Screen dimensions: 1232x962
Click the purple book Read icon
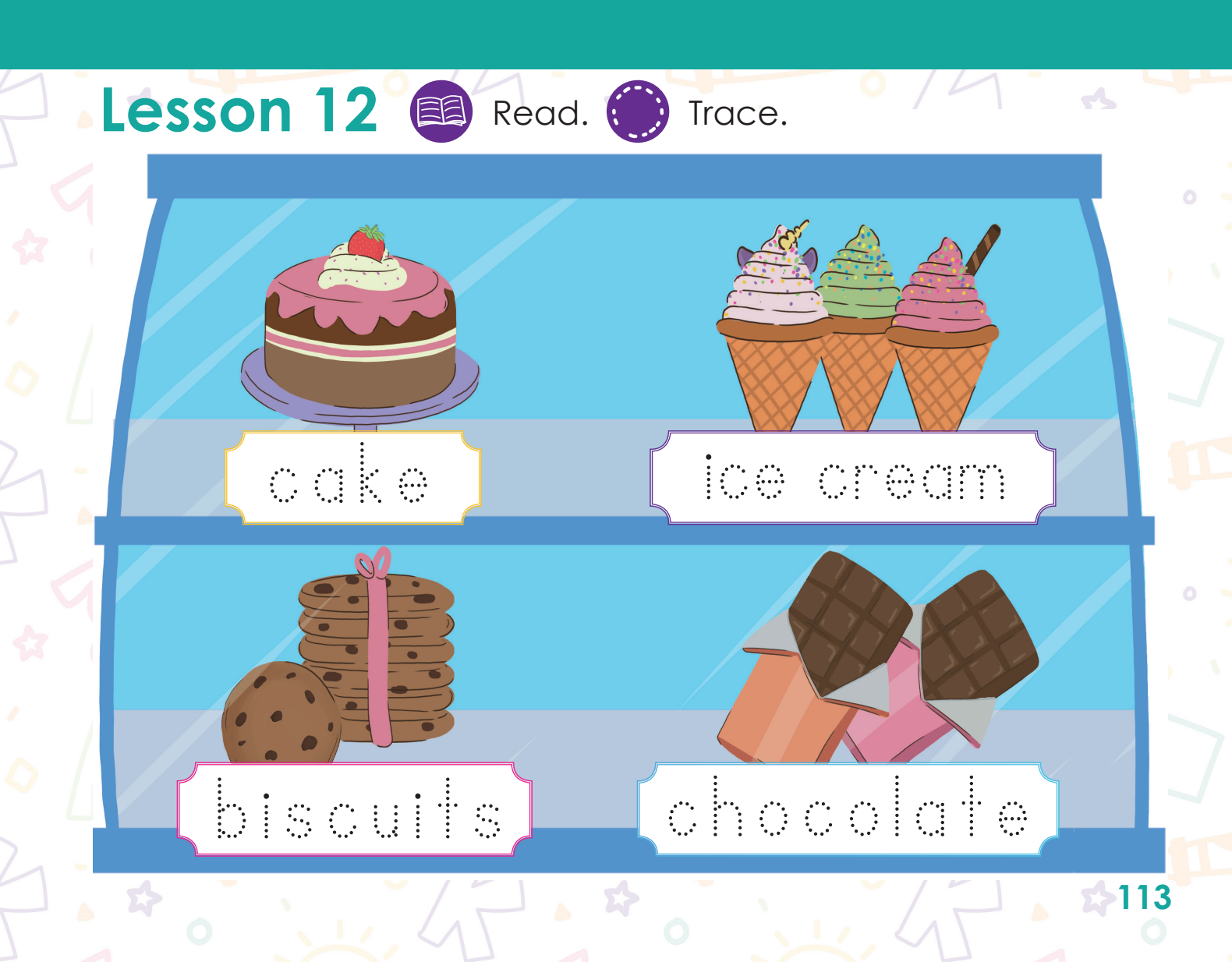[x=441, y=111]
